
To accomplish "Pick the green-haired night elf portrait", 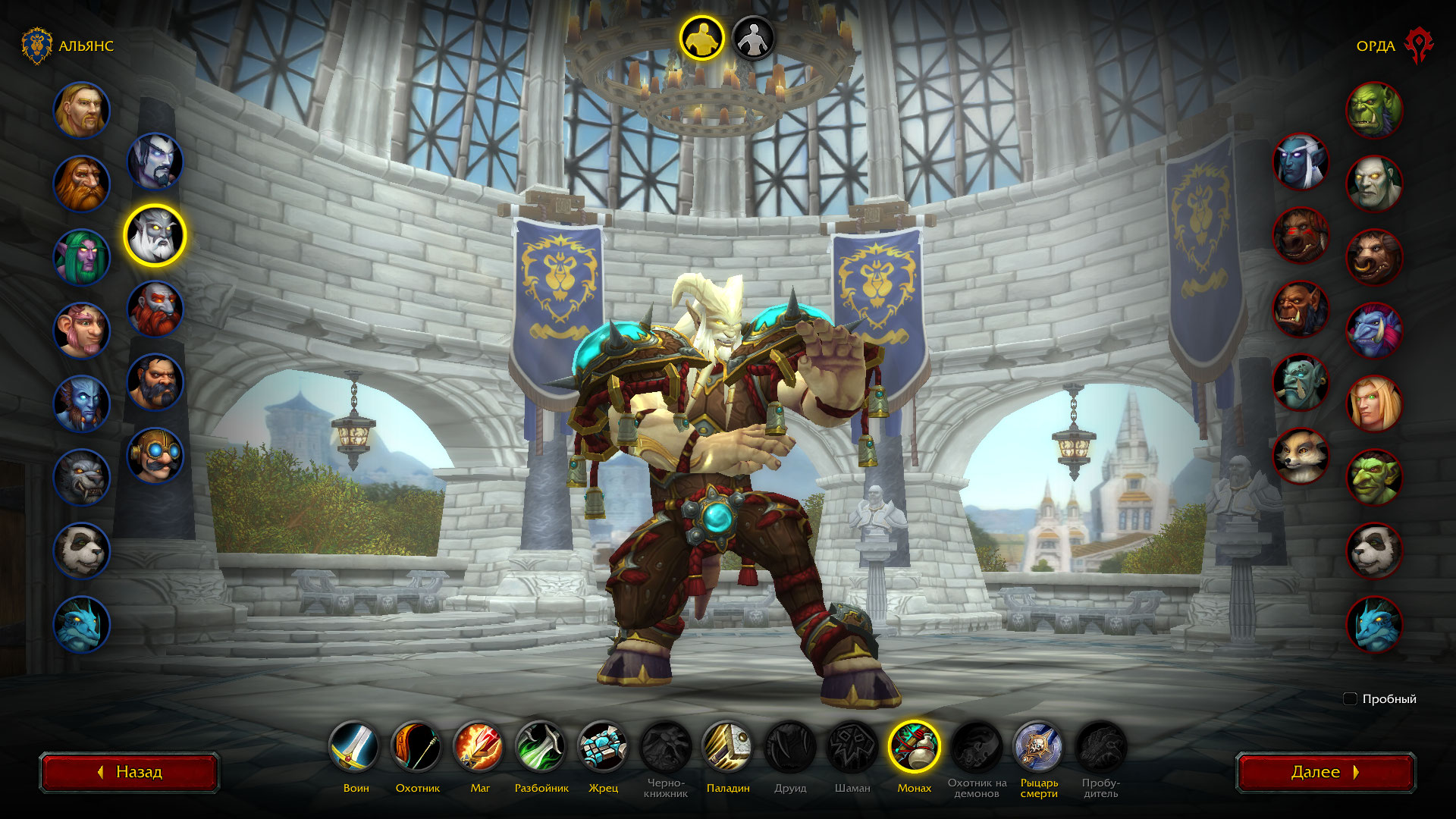I will [82, 258].
